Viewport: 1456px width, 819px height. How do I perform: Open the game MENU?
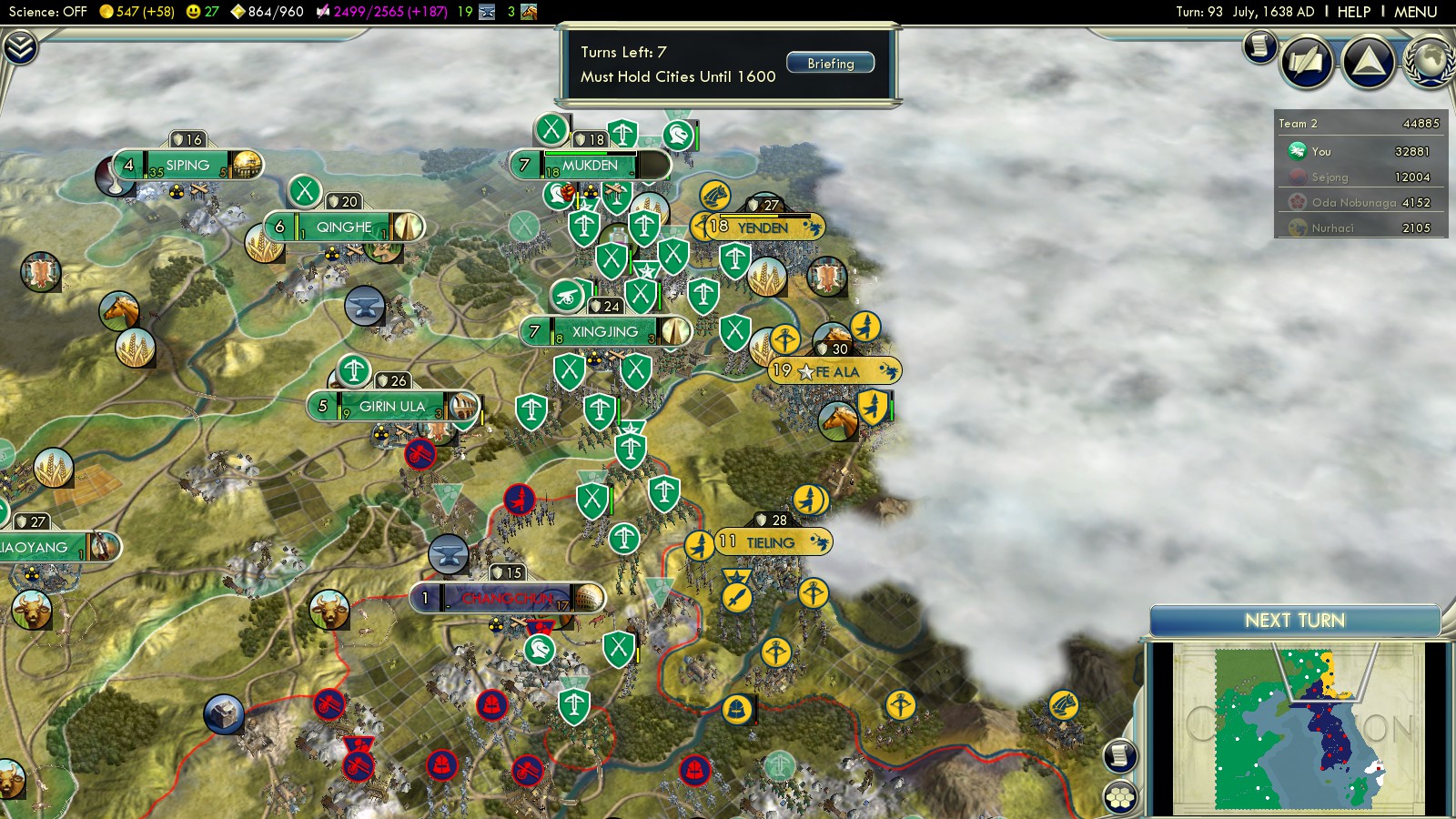(1415, 12)
